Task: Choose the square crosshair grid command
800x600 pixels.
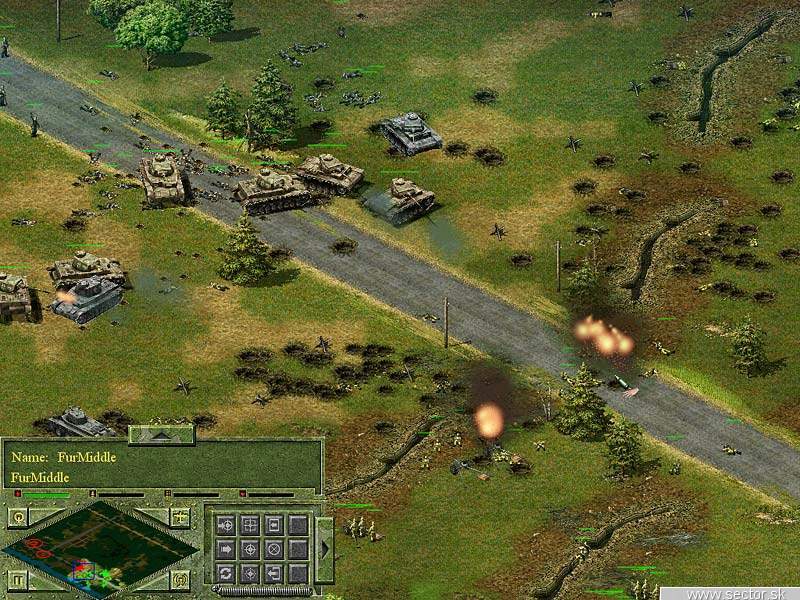Action: pyautogui.click(x=249, y=524)
